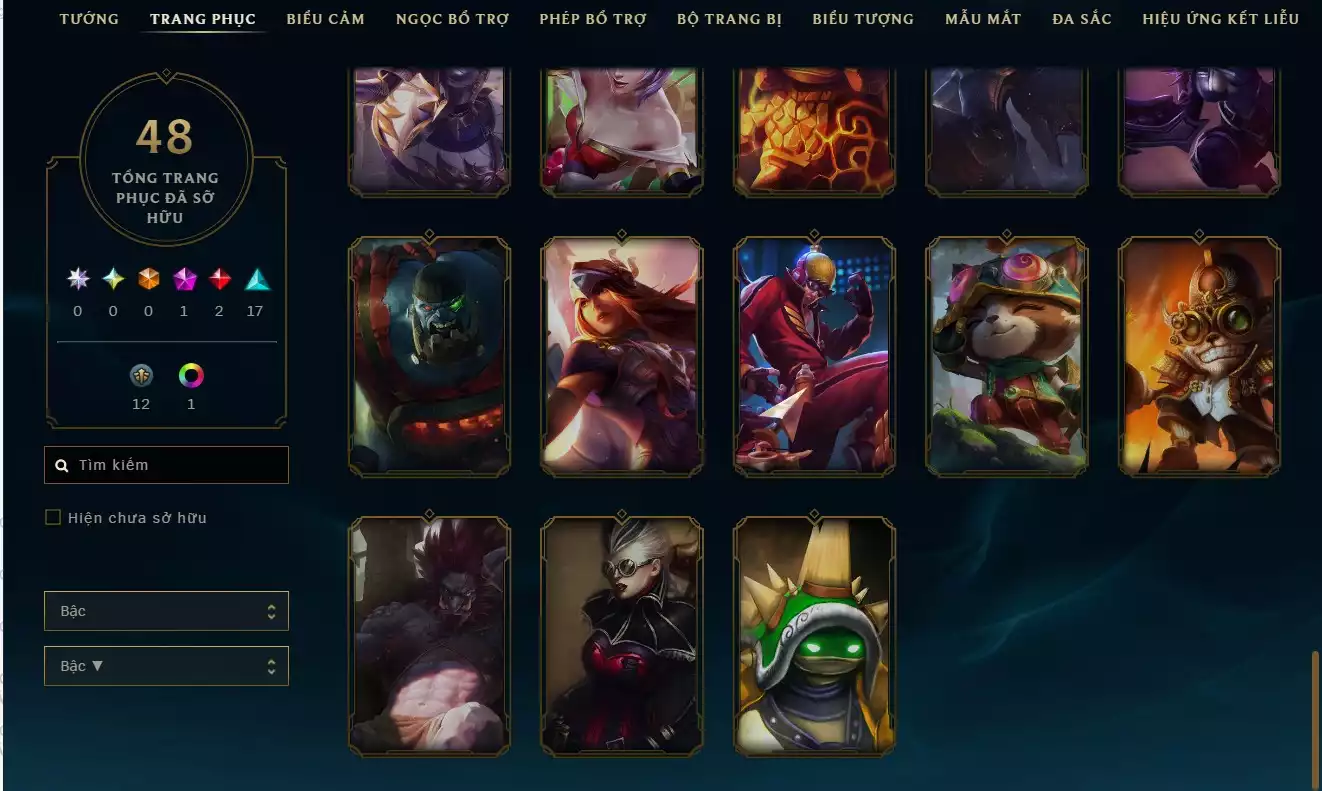This screenshot has height=791, width=1322.
Task: Click the Prestige crest icon above the number 12
Action: [140, 376]
